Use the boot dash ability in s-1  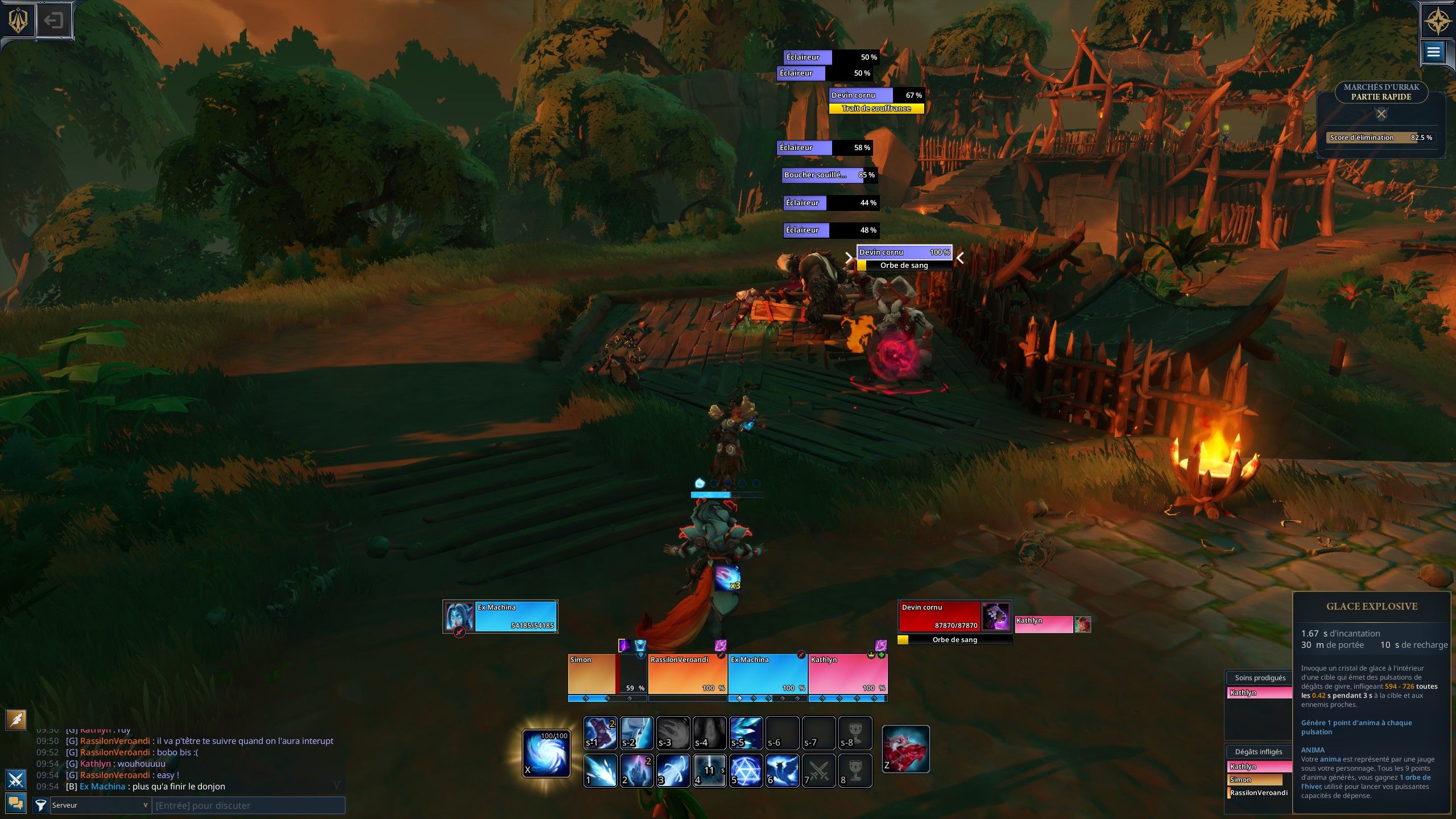coord(600,733)
